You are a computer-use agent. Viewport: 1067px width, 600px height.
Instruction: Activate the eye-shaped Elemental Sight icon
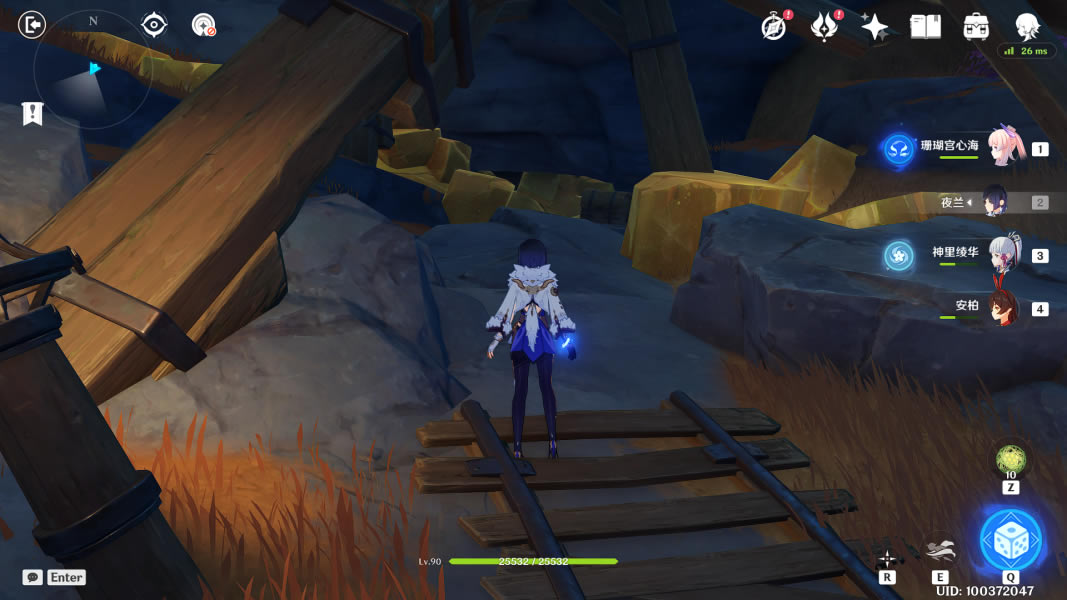153,25
